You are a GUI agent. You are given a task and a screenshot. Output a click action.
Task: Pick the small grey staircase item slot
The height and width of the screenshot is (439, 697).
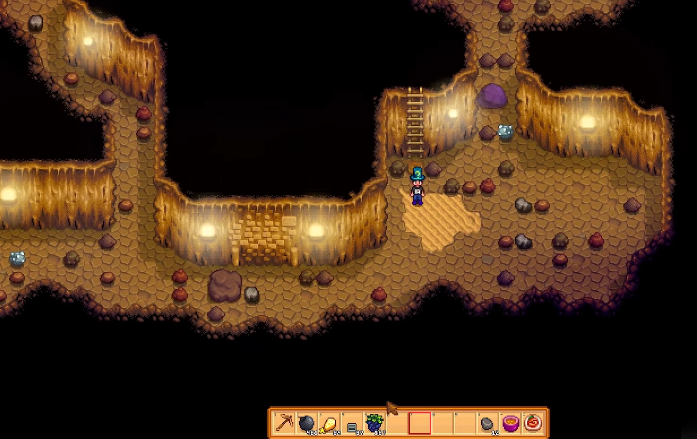(352, 424)
